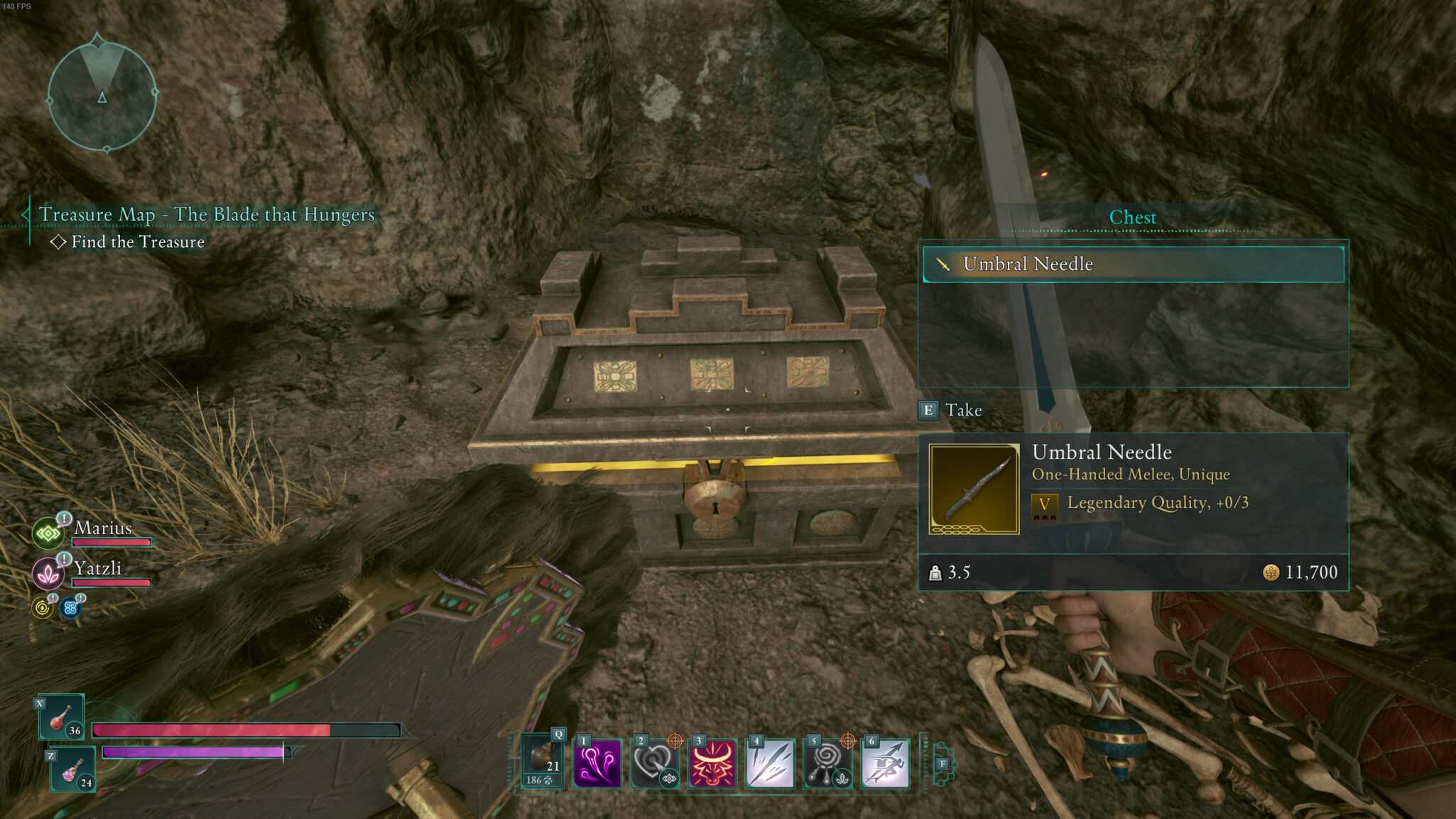Activate the running figure dash ability
The height and width of the screenshot is (819, 1456).
click(885, 764)
